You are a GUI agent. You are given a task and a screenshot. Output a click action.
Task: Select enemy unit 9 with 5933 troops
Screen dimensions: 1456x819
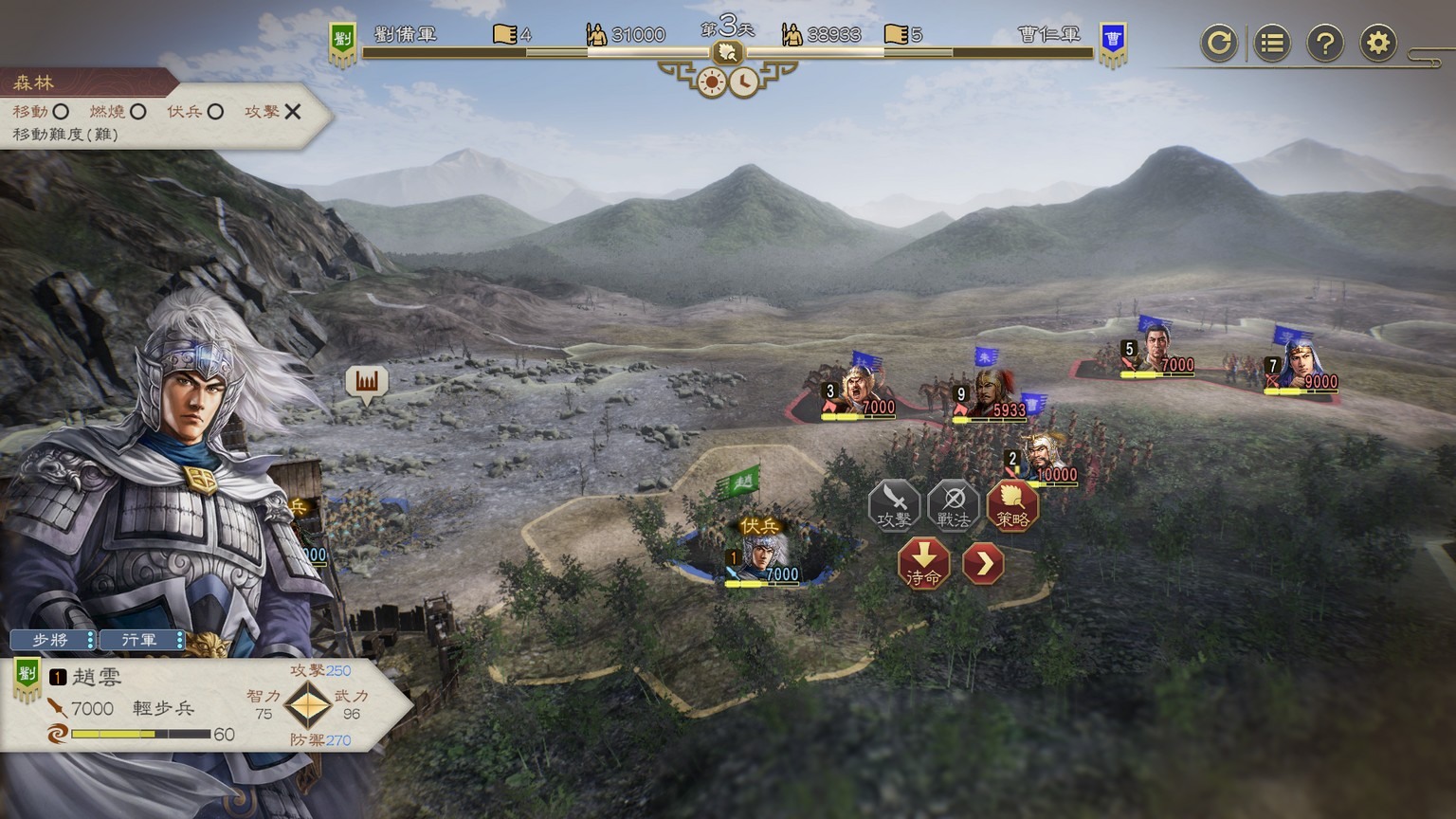[x=989, y=395]
